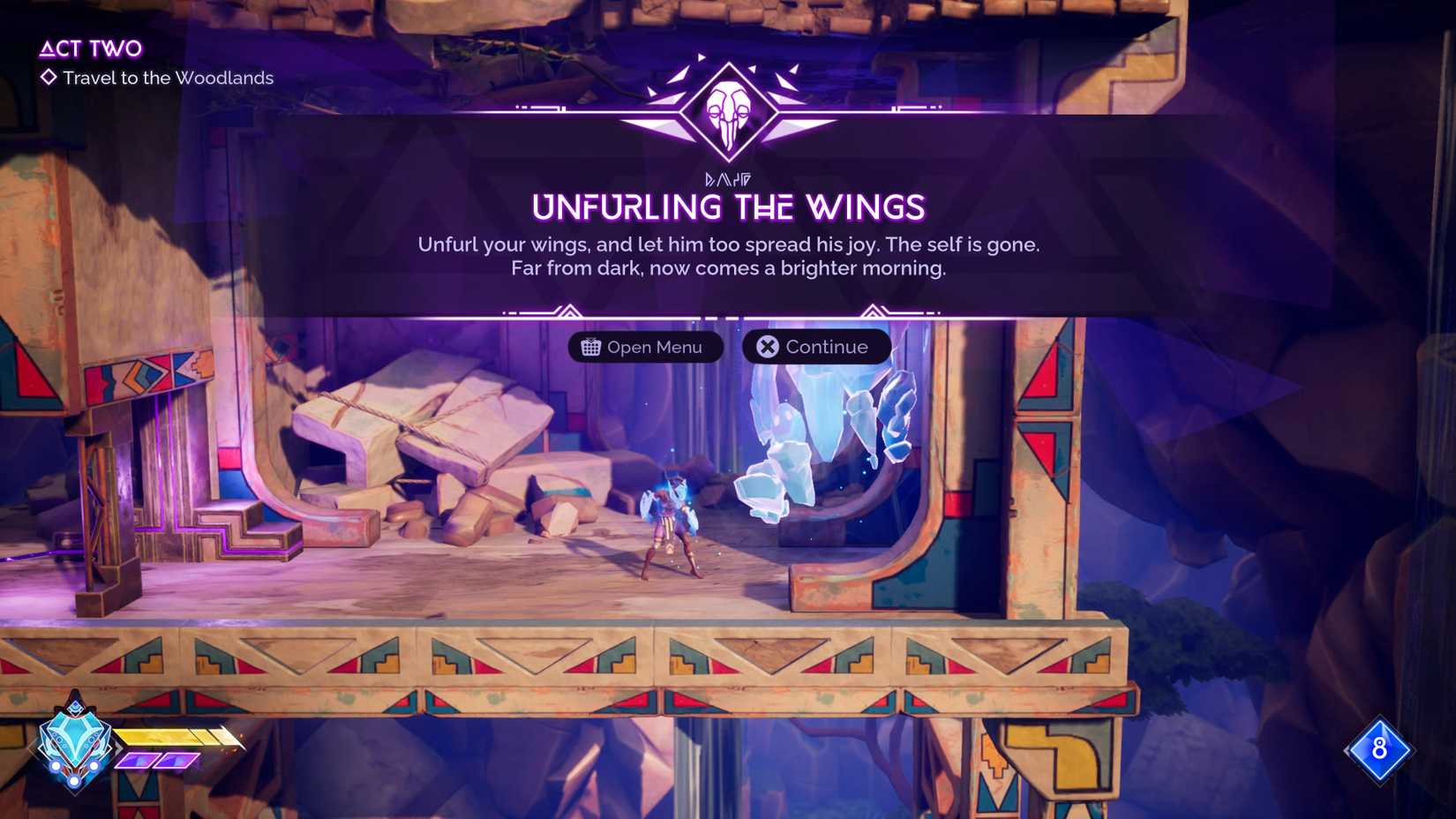
Task: Toggle the detached yellow health bar end segment
Action: pyautogui.click(x=228, y=736)
